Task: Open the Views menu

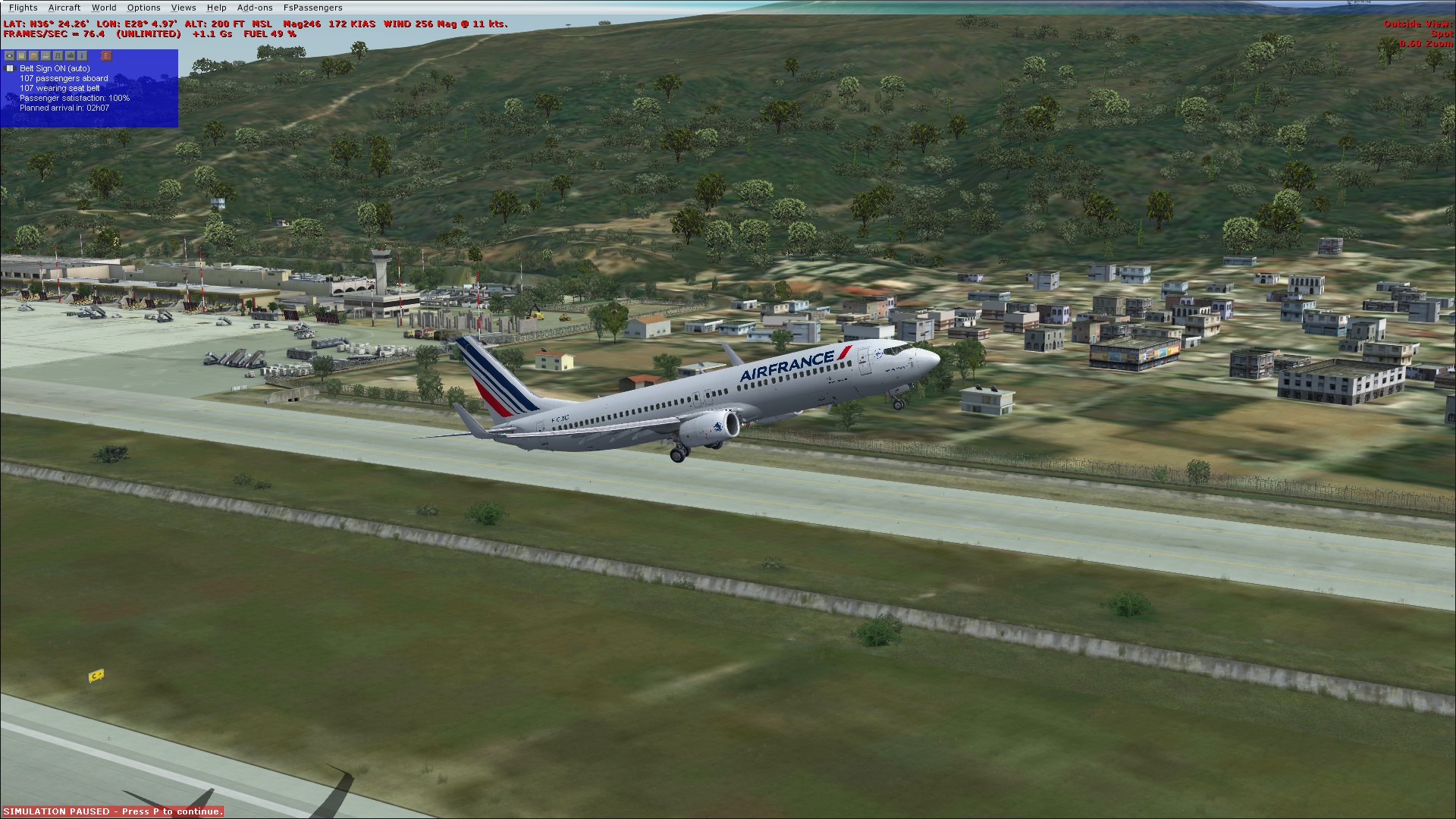Action: (x=184, y=8)
